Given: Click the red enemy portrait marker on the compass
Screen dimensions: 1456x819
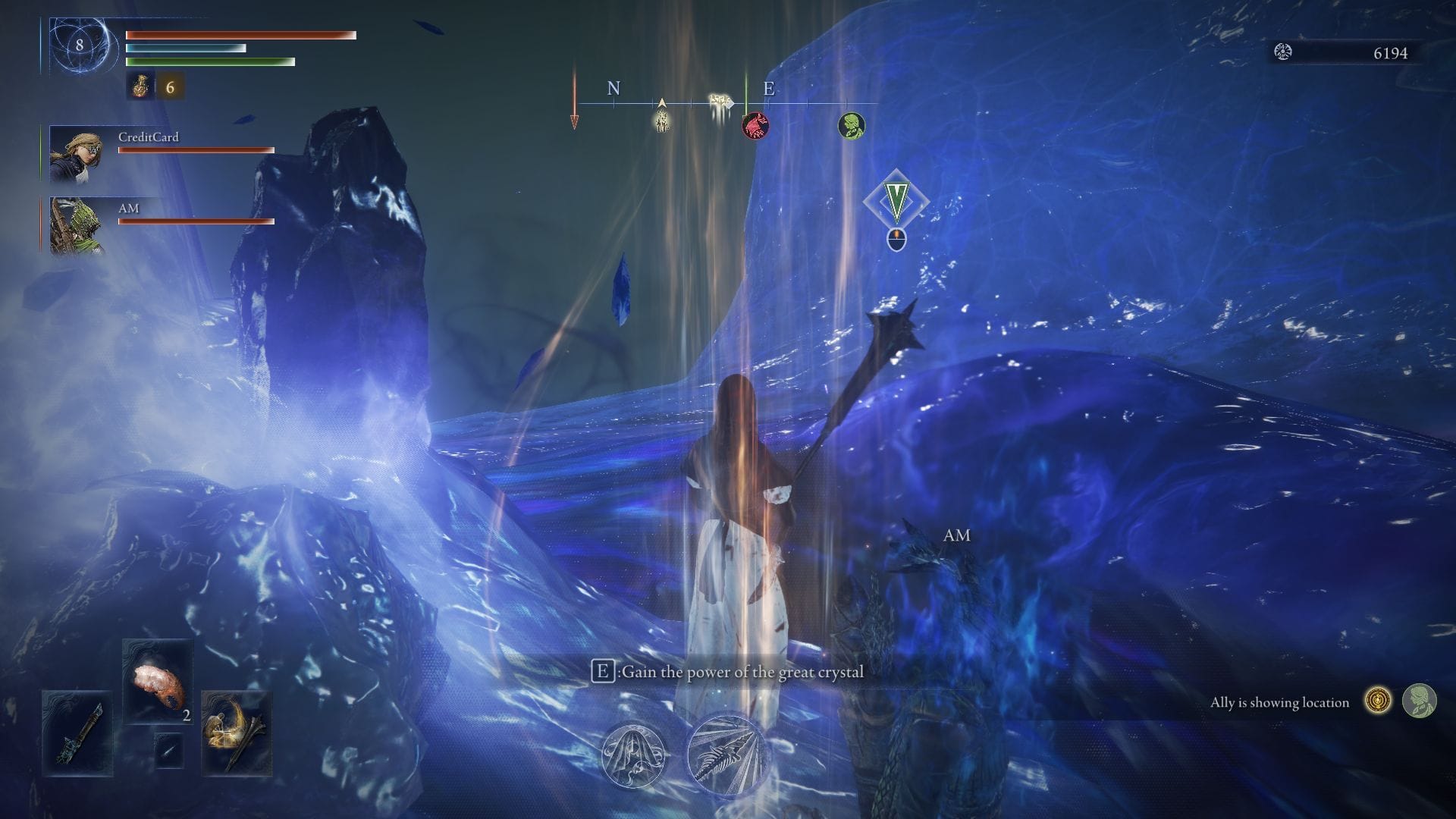Looking at the screenshot, I should (755, 125).
